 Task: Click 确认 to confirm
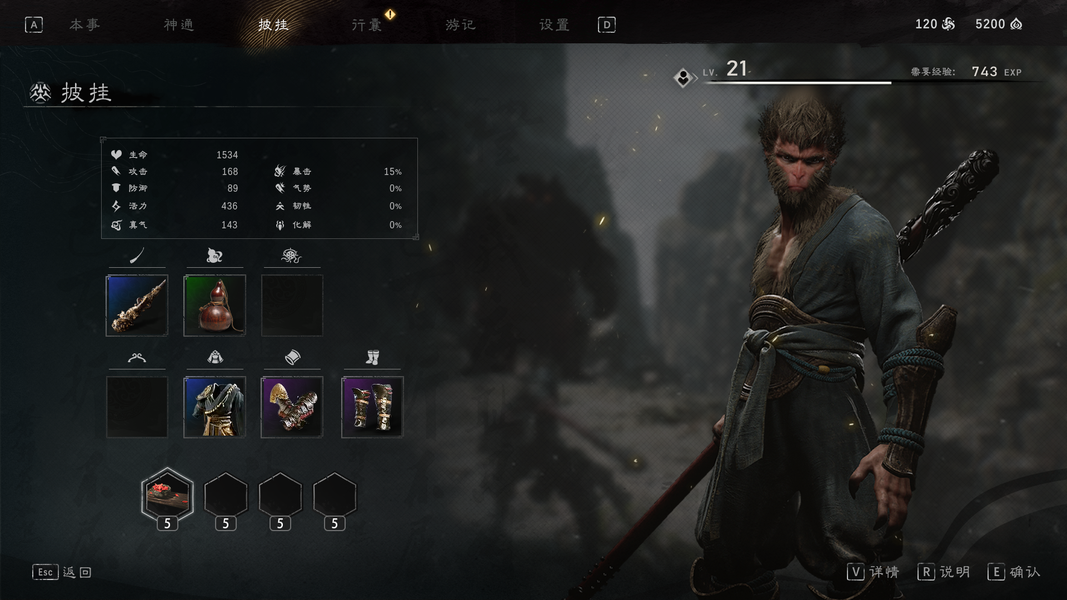tap(1014, 572)
